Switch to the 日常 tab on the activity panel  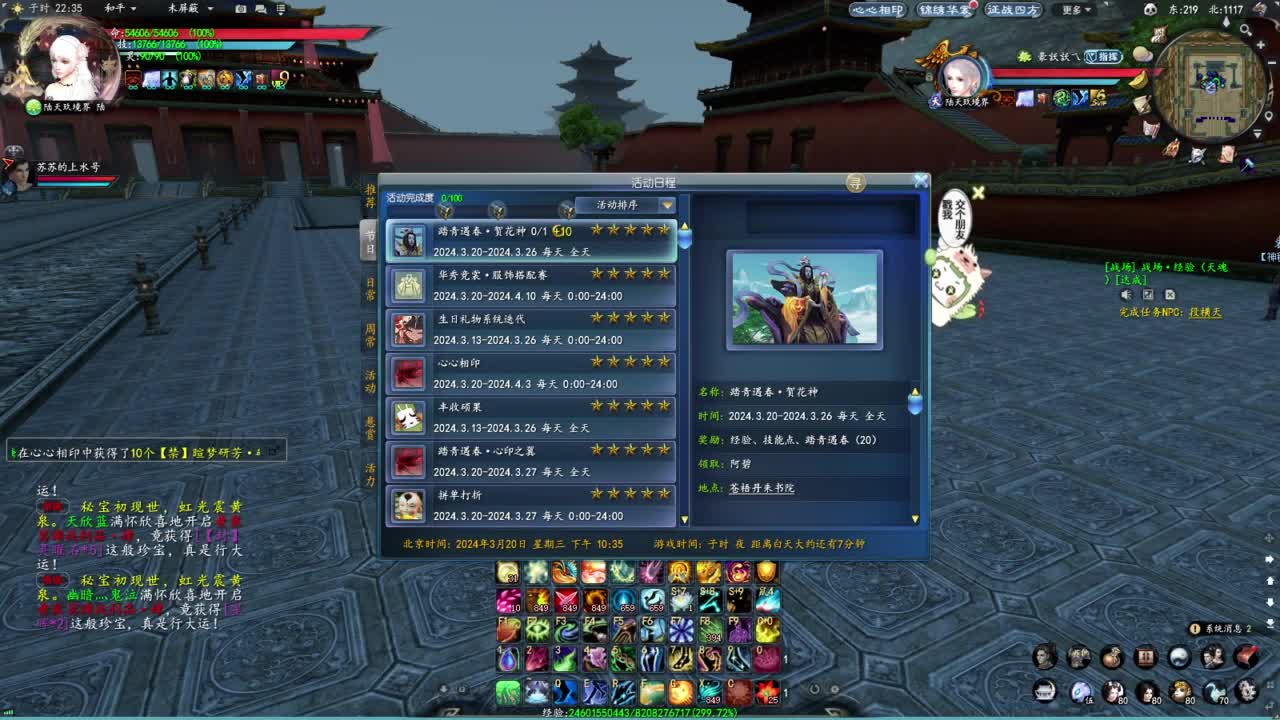click(371, 286)
